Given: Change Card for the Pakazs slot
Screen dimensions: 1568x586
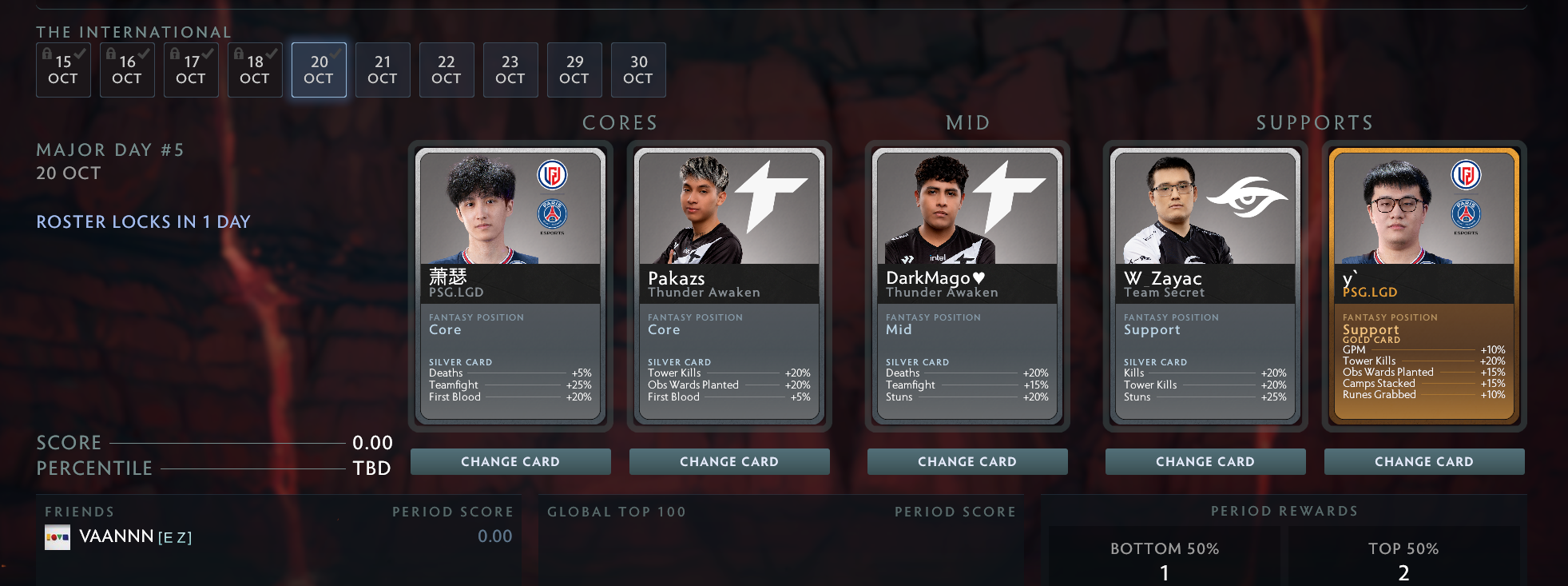Looking at the screenshot, I should [x=729, y=461].
